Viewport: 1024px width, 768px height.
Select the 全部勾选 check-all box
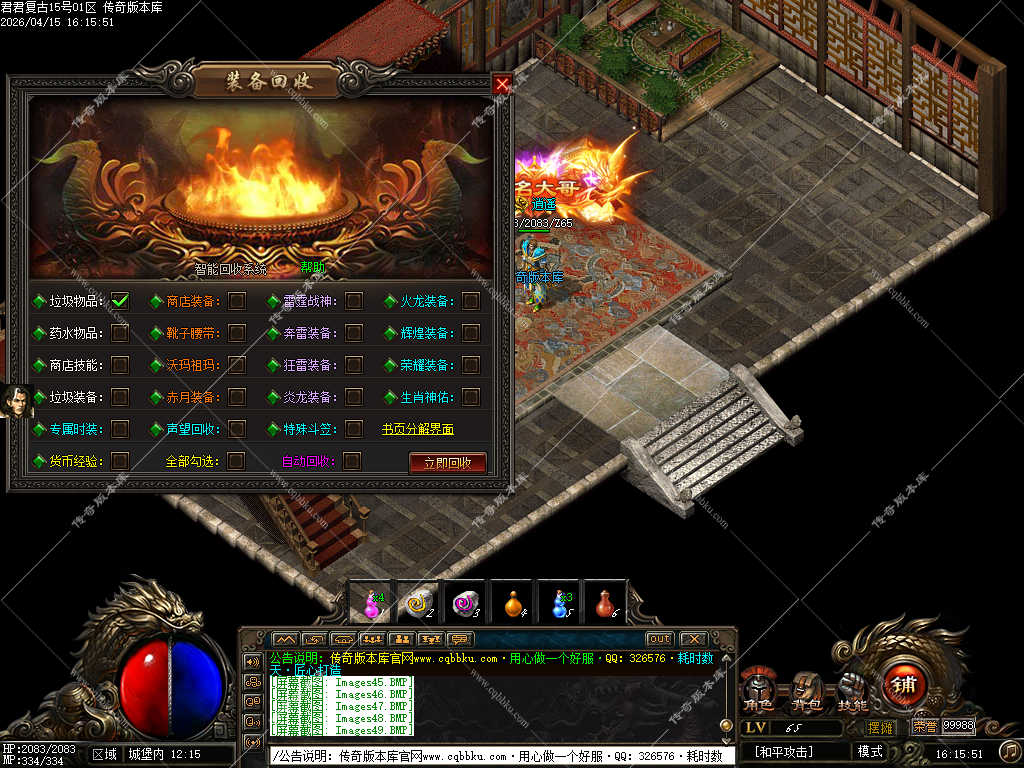[x=236, y=461]
